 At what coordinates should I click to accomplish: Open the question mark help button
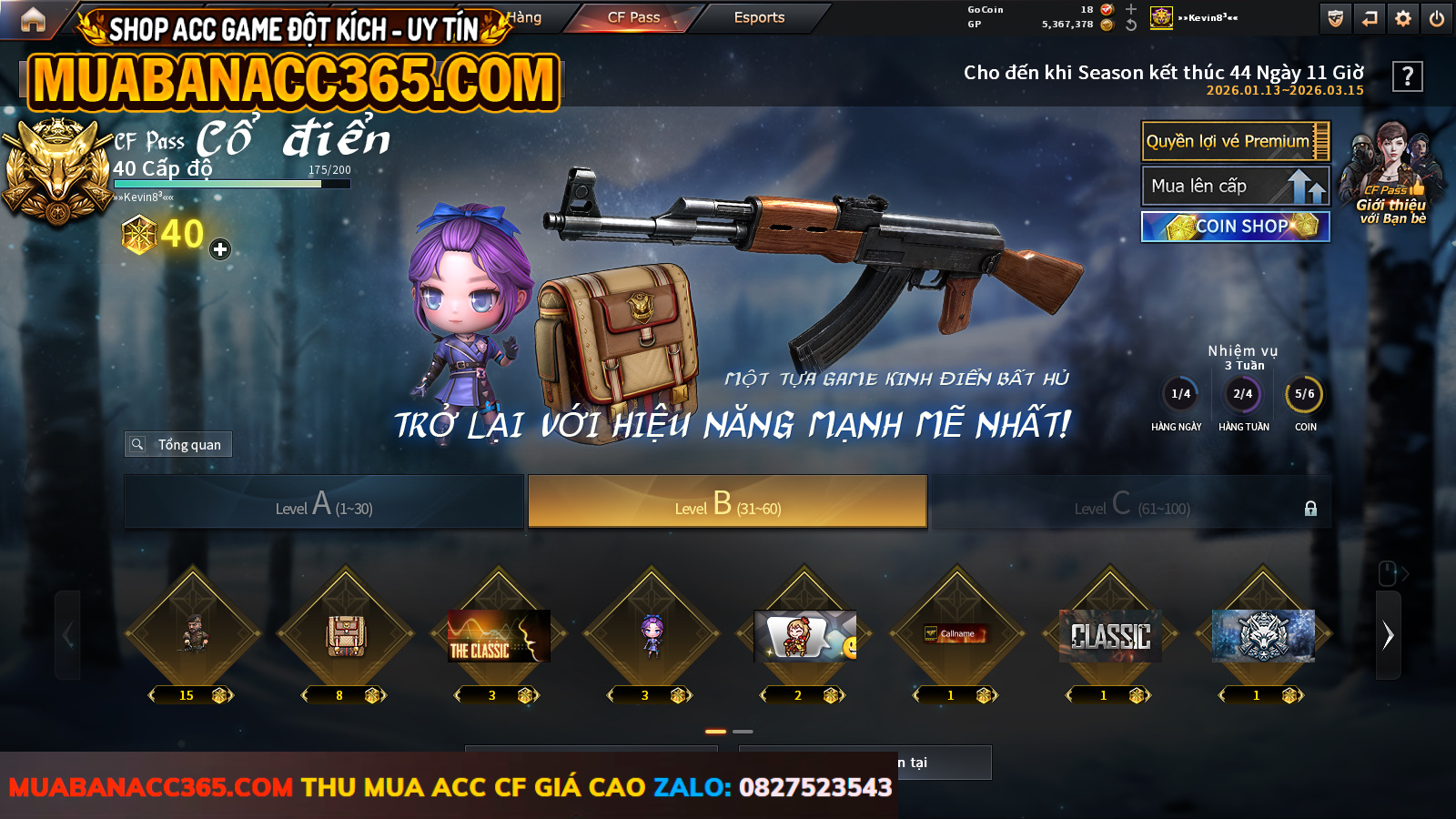(x=1407, y=76)
